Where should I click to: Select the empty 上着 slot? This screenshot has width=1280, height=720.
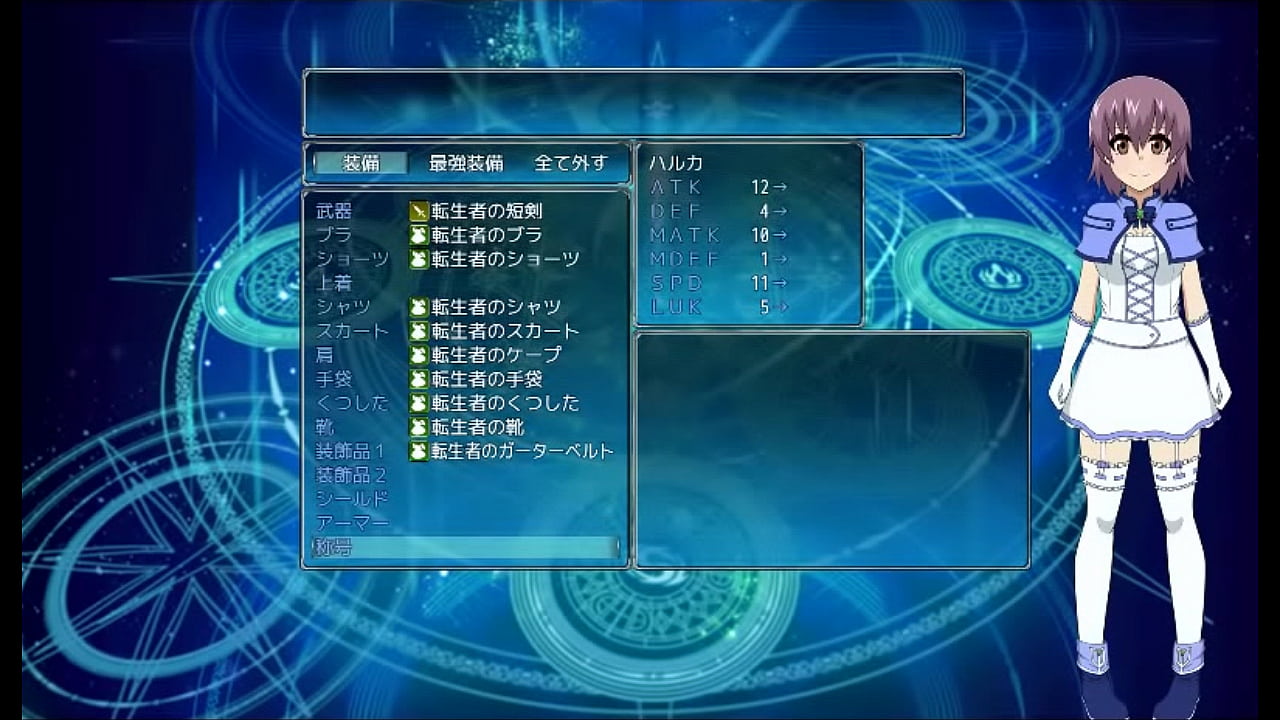(465, 283)
